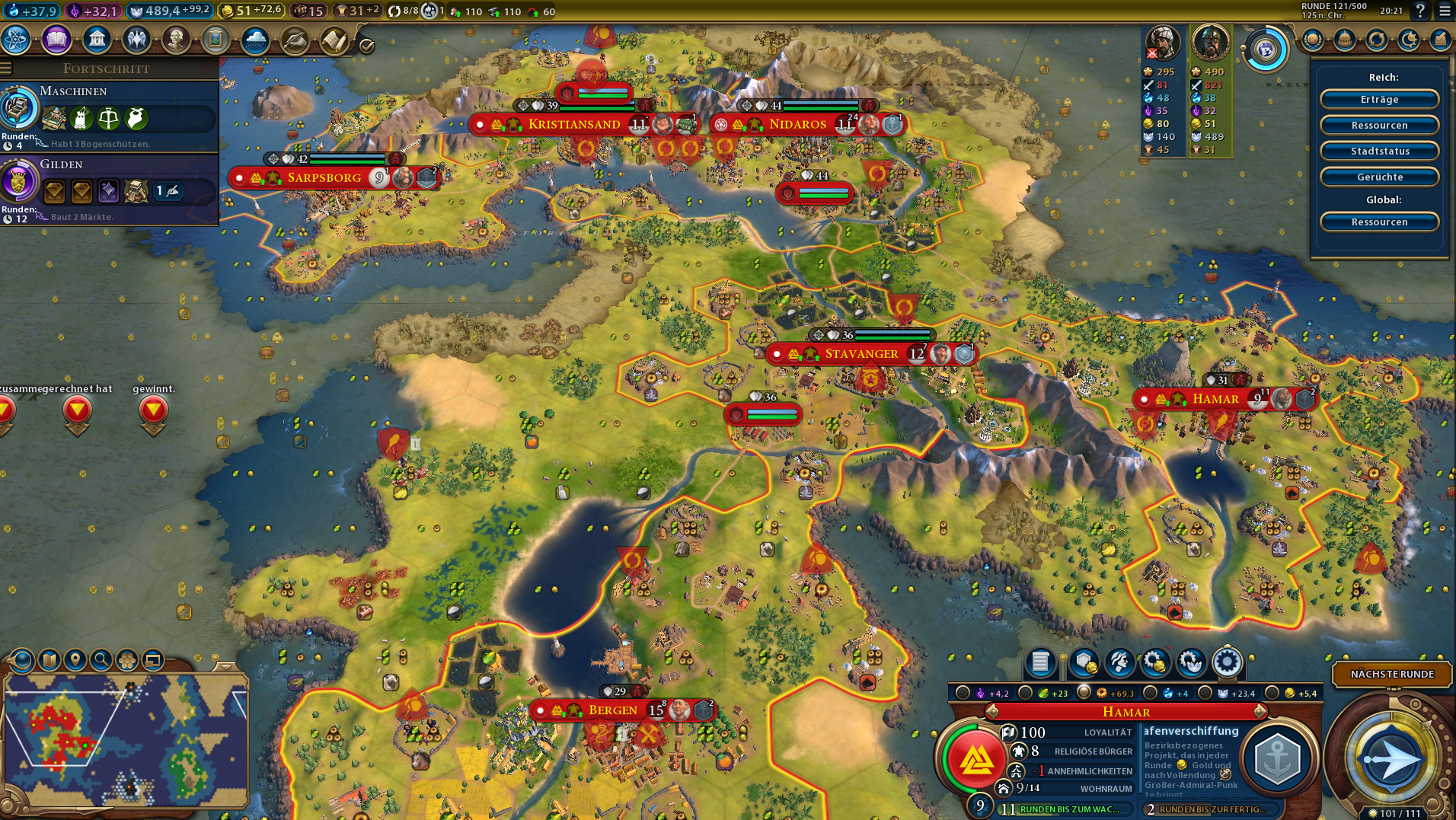
Task: Choose the Stavanger city banner
Action: [861, 354]
